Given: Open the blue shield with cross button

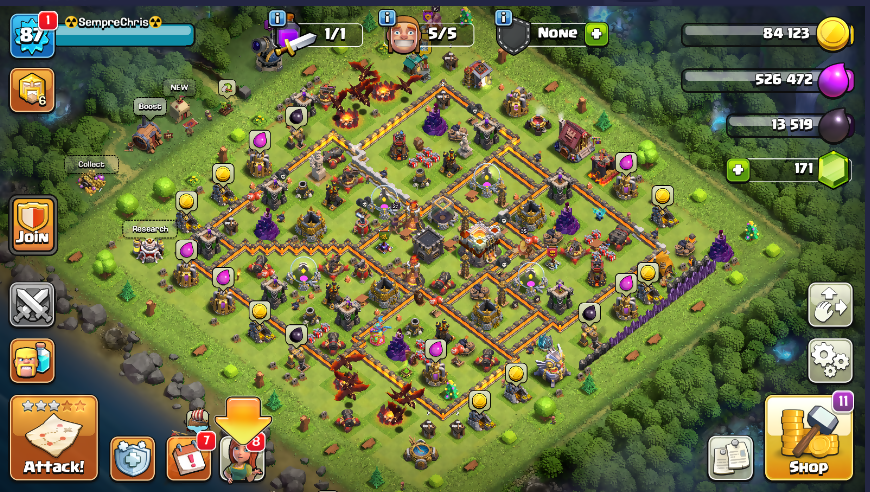Looking at the screenshot, I should [132, 459].
